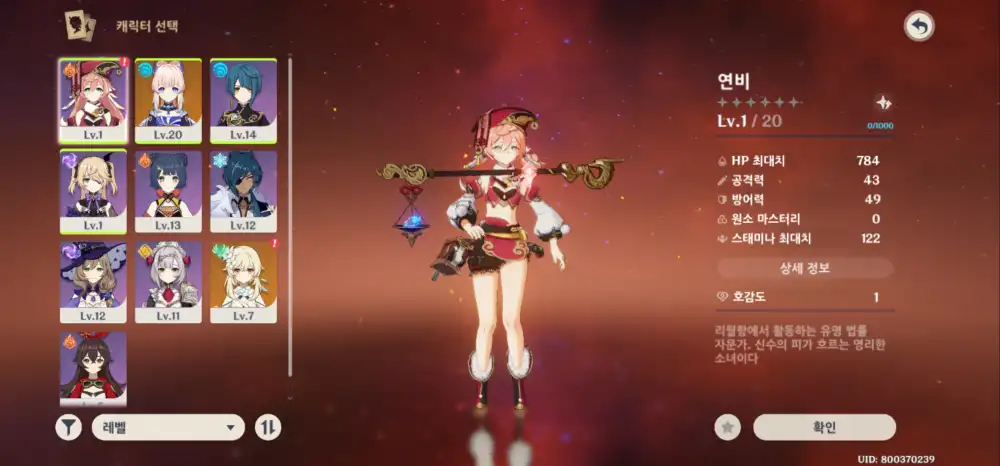Image resolution: width=1000 pixels, height=466 pixels.
Task: Click the sparkle icon beside the character name
Action: pyautogui.click(x=883, y=102)
